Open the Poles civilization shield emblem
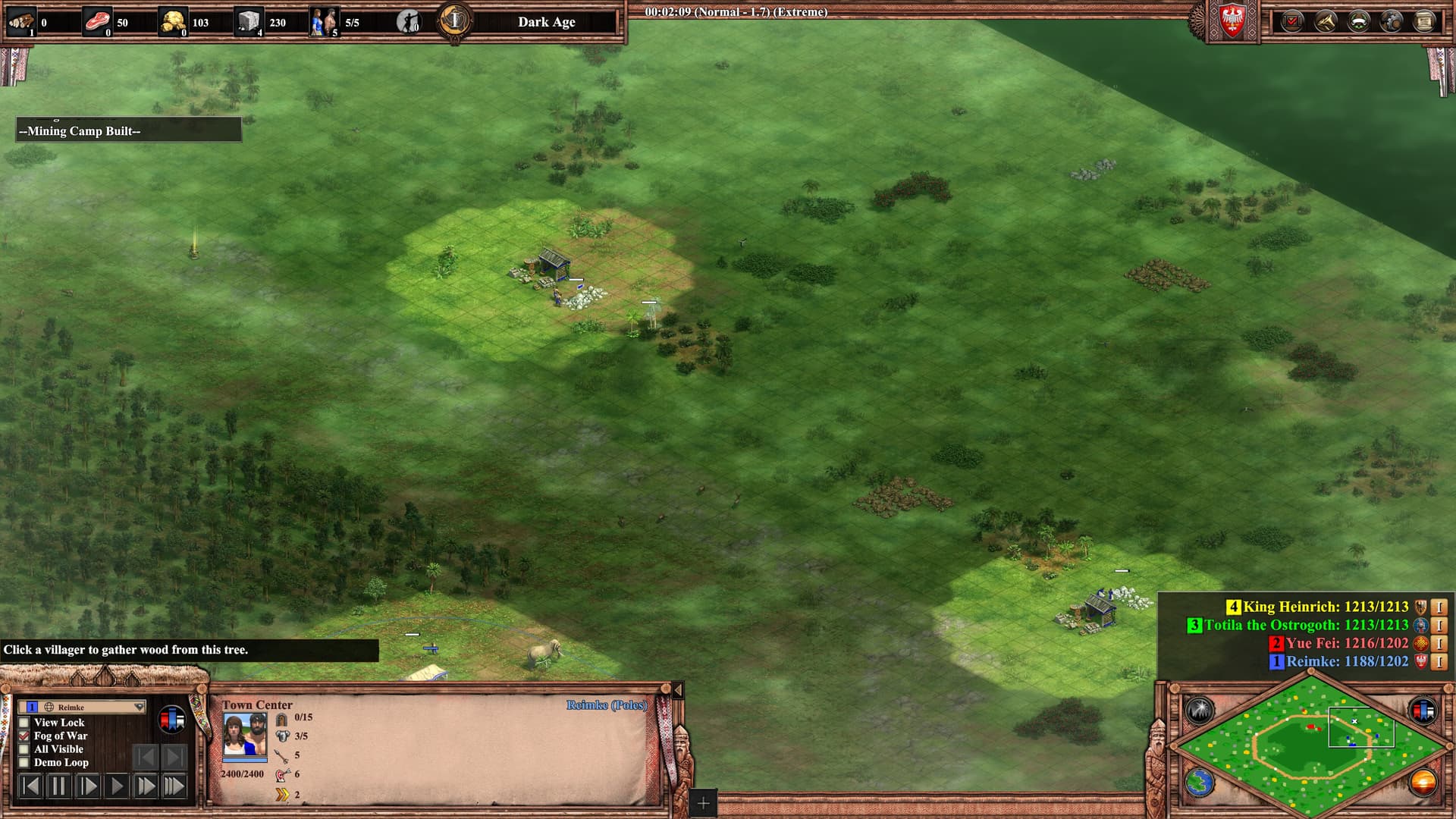 point(1232,23)
